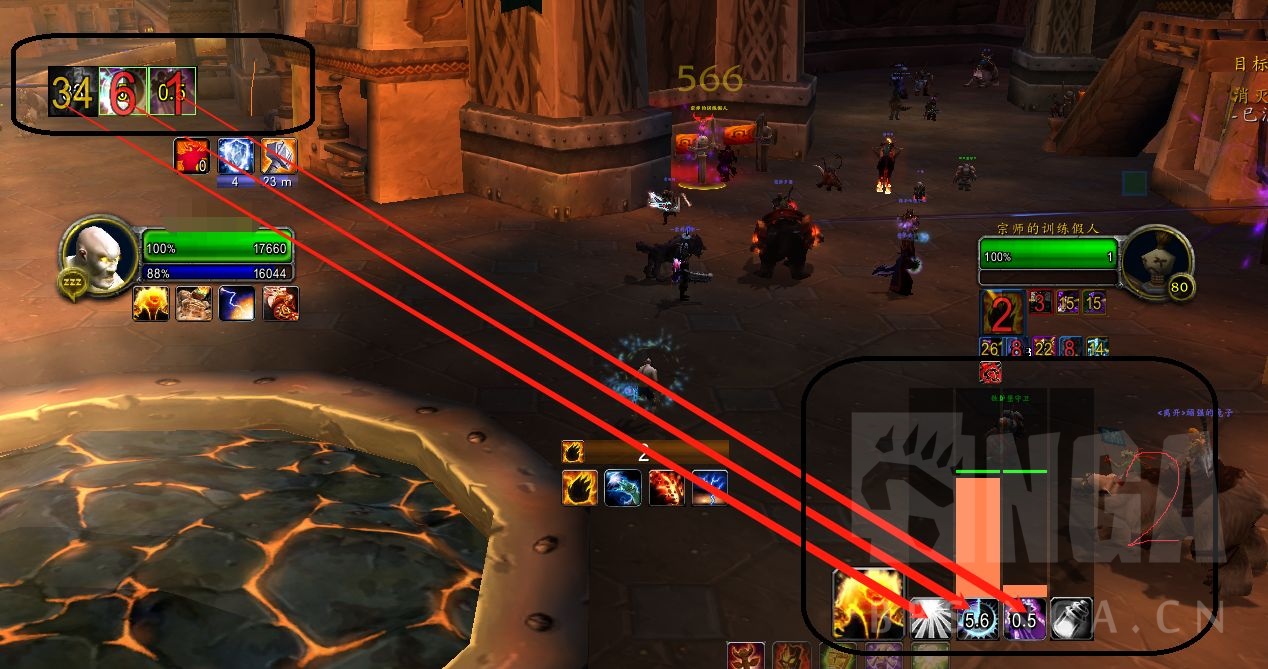Click the purple ability with 0.5 cooldown

click(x=1024, y=619)
